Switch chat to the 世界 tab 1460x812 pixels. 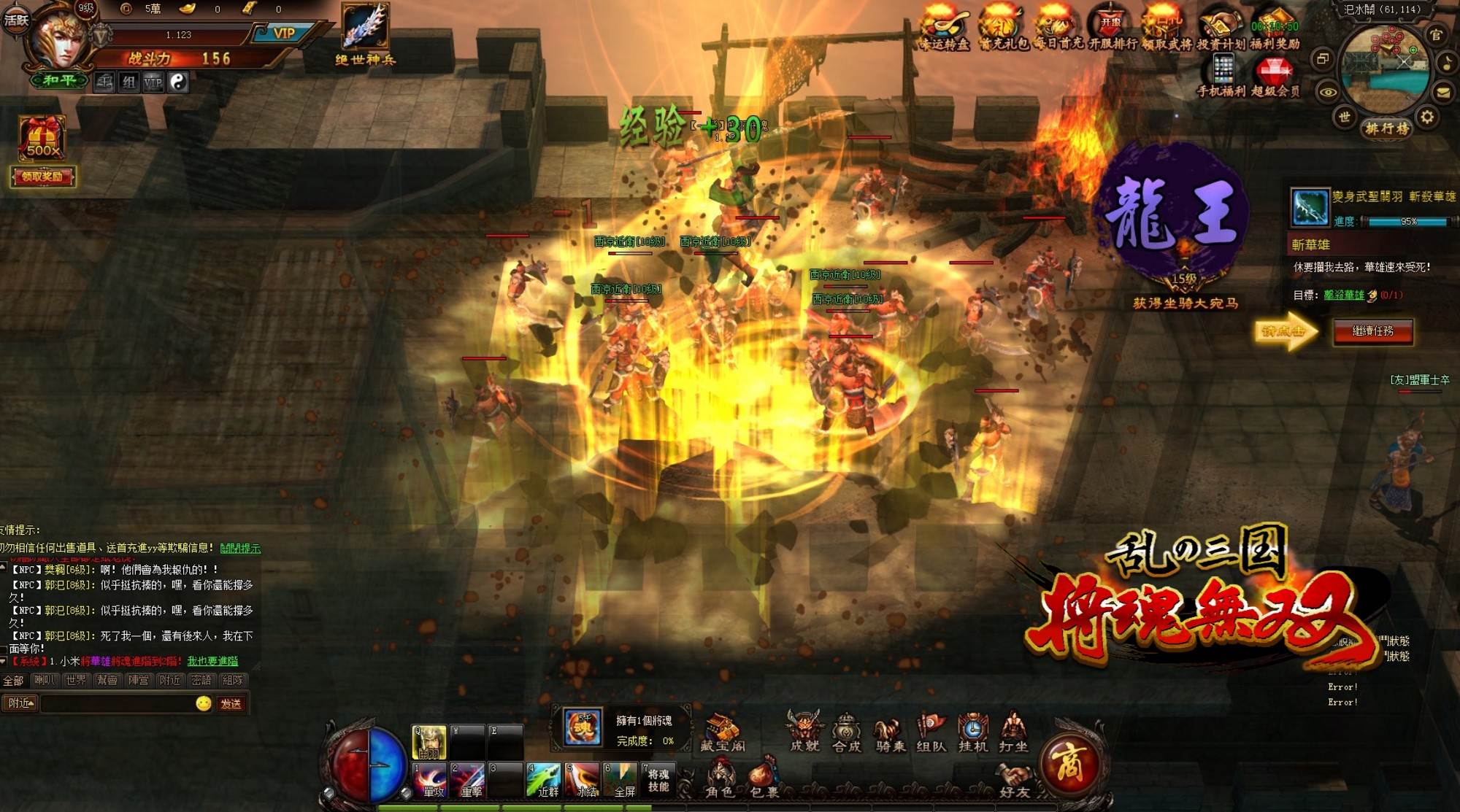click(76, 680)
